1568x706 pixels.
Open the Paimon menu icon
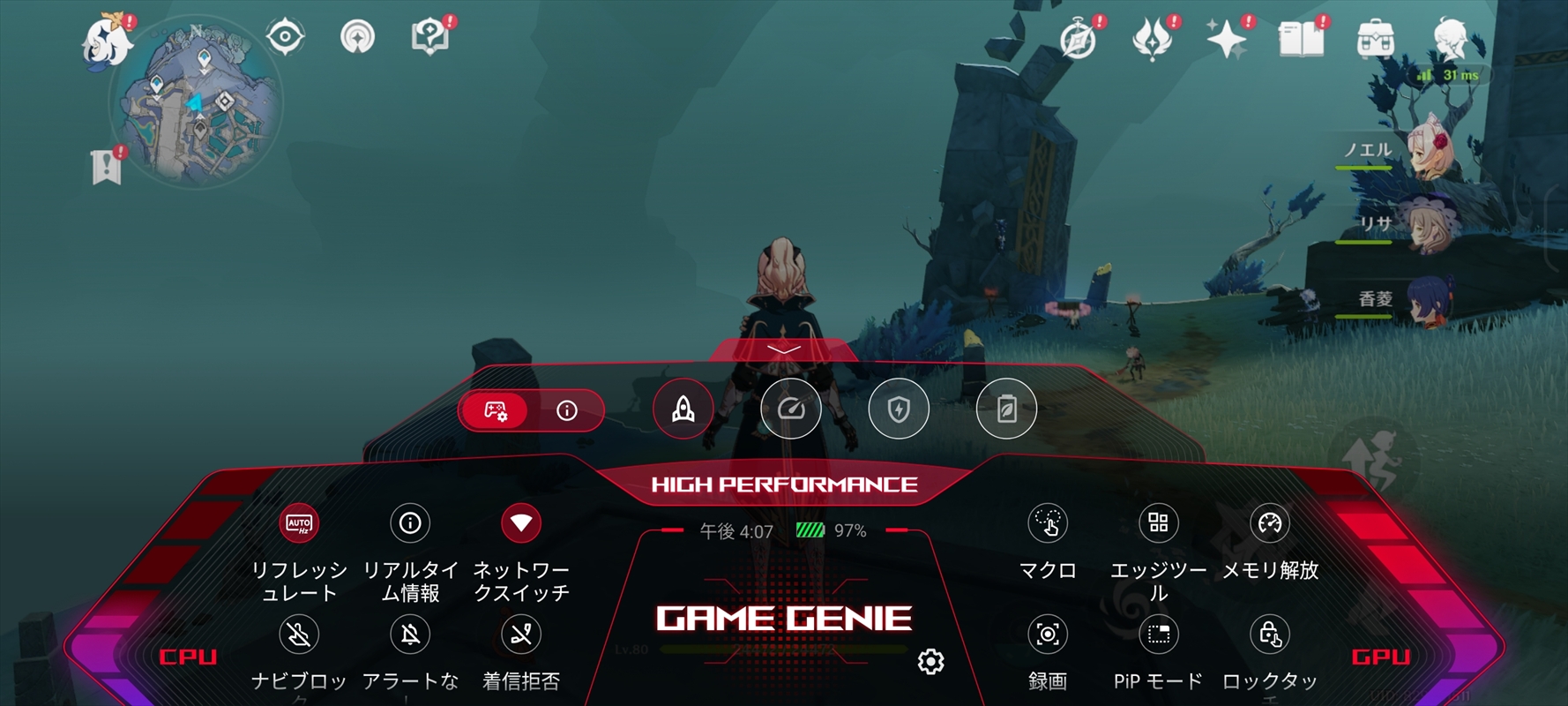108,41
